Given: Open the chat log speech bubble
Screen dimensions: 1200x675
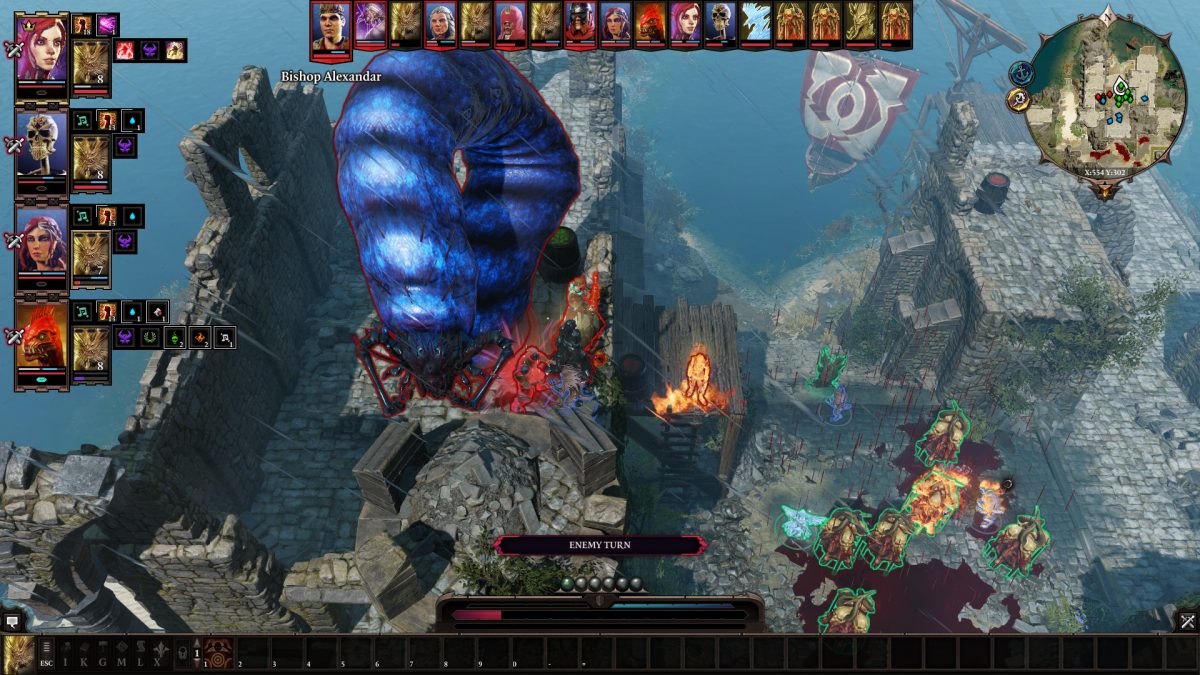Looking at the screenshot, I should pos(12,621).
